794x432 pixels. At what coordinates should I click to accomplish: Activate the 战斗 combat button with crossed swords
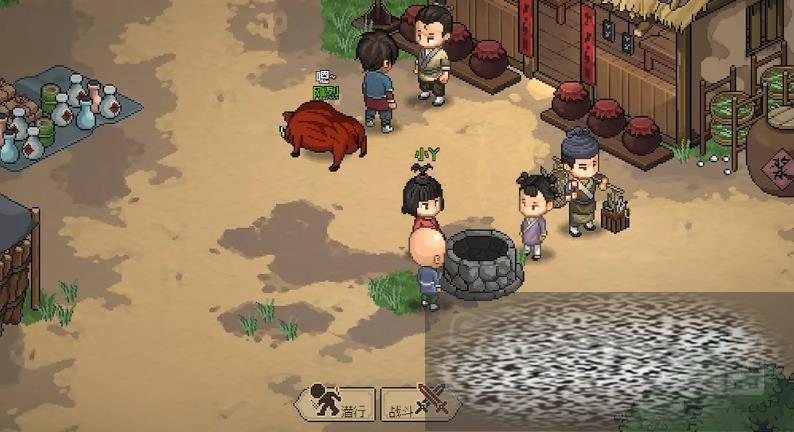pos(418,403)
